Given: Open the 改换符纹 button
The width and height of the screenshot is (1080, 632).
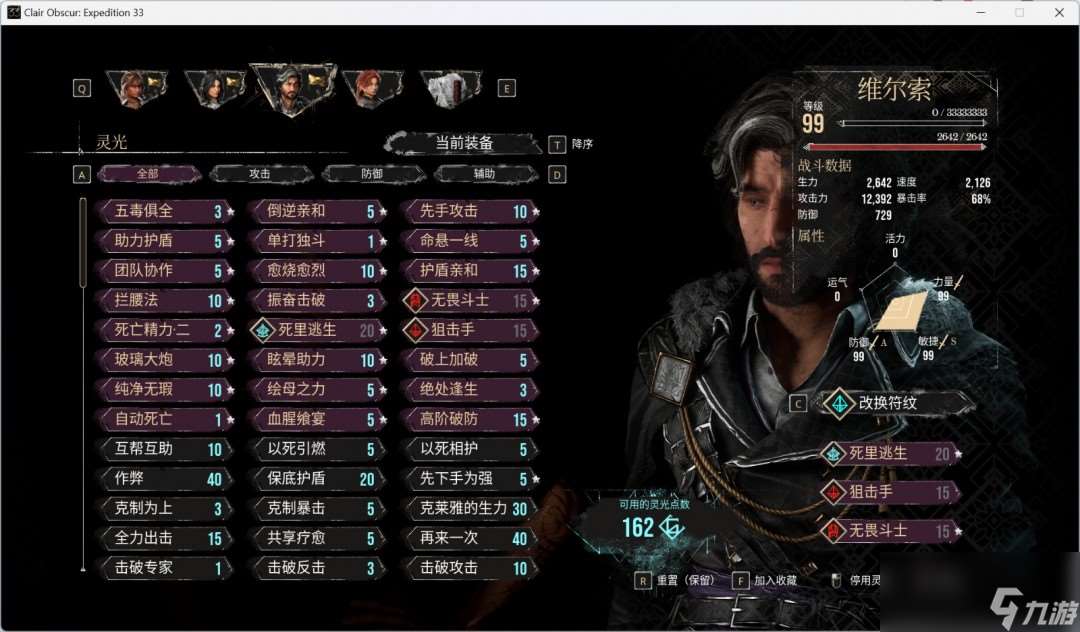Looking at the screenshot, I should click(x=887, y=403).
